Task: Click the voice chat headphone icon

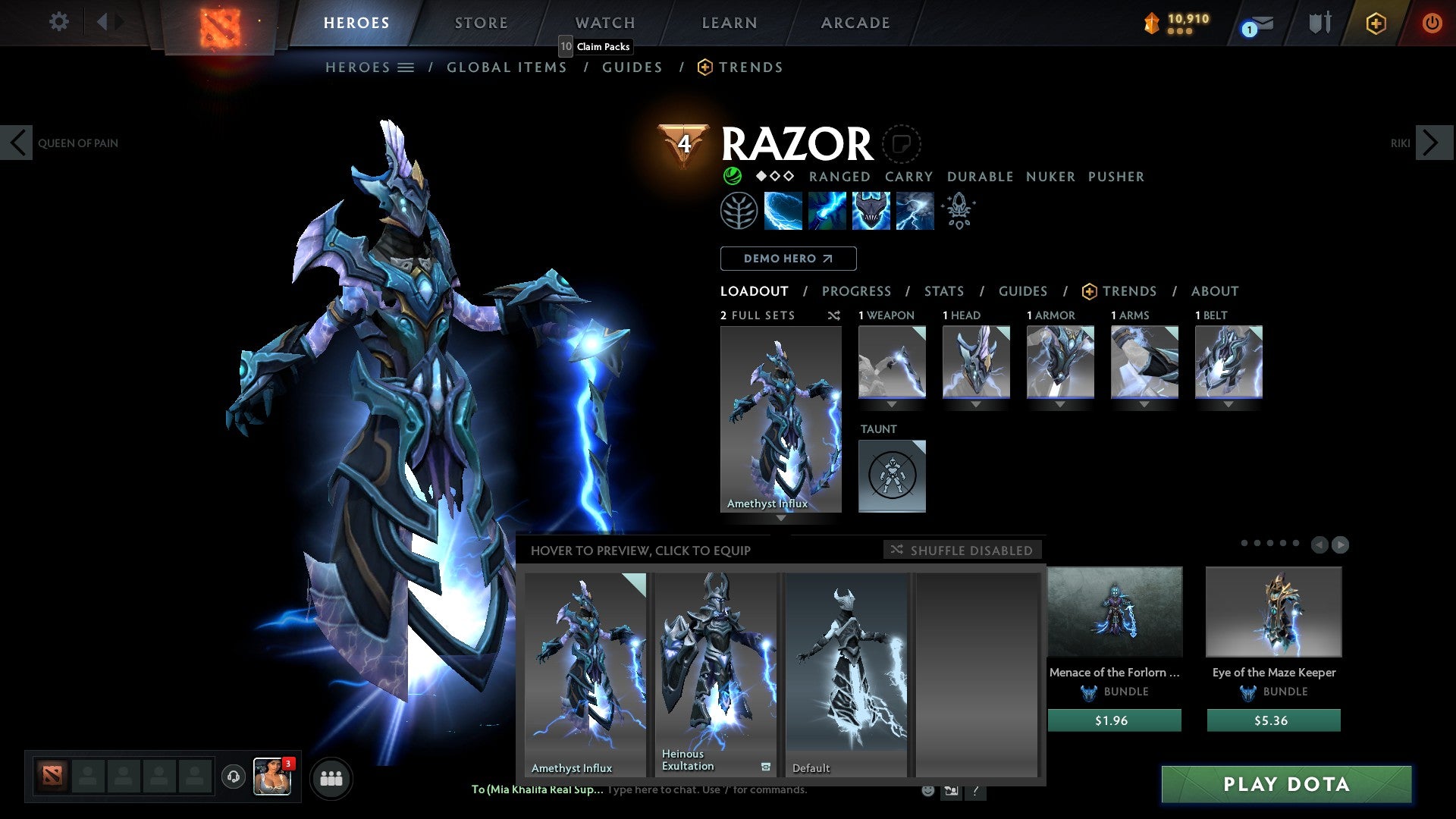Action: tap(234, 777)
